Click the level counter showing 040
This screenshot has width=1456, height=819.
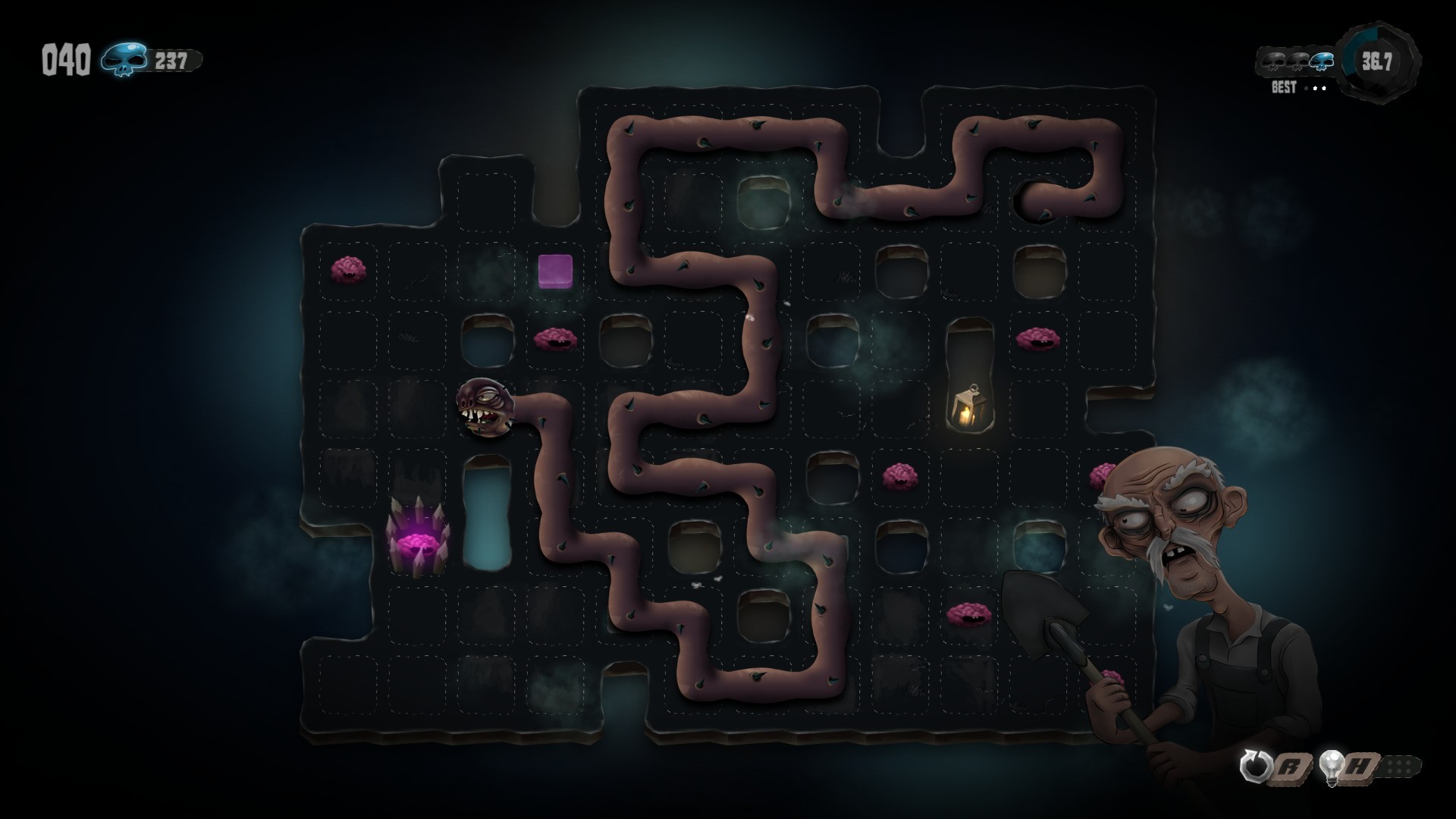click(x=67, y=58)
